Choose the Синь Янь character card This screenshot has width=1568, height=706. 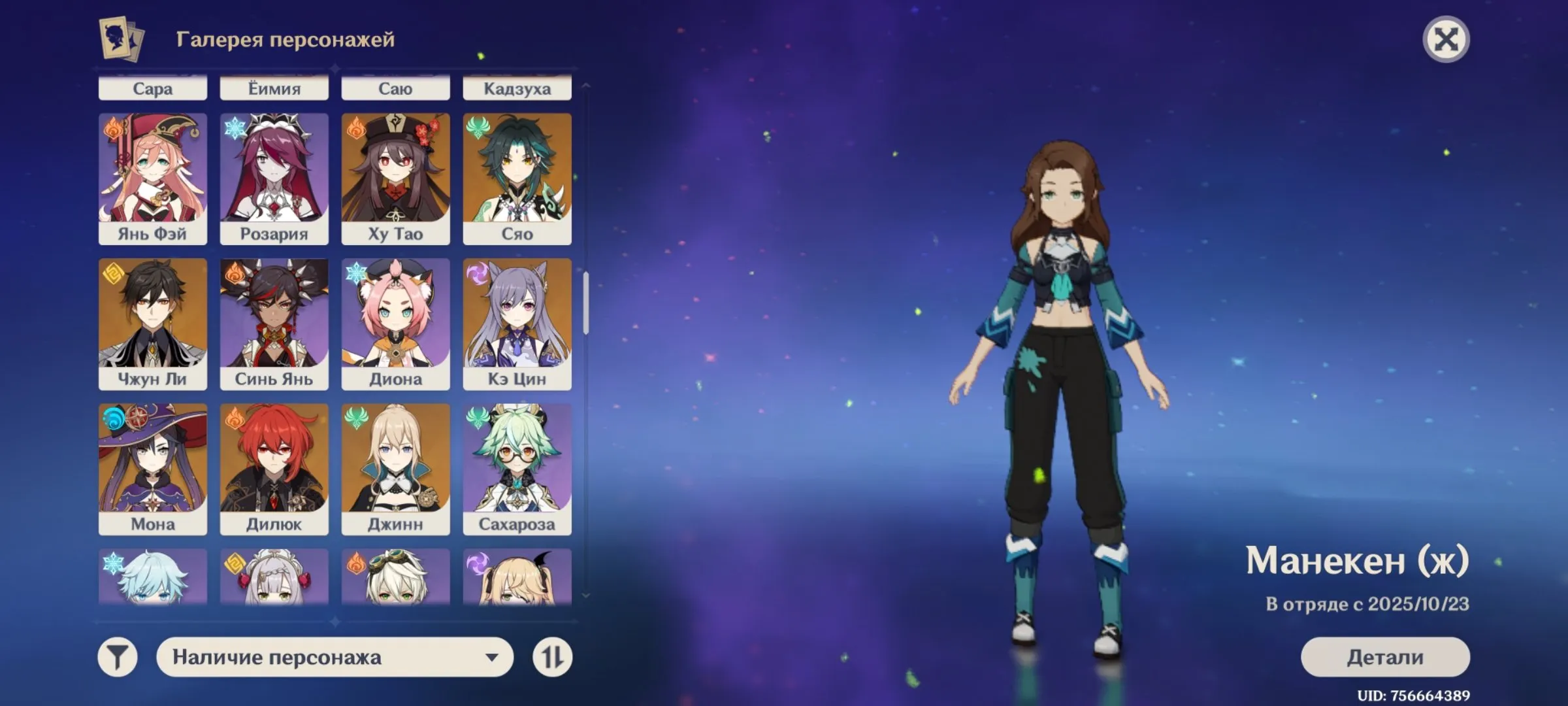[x=274, y=324]
